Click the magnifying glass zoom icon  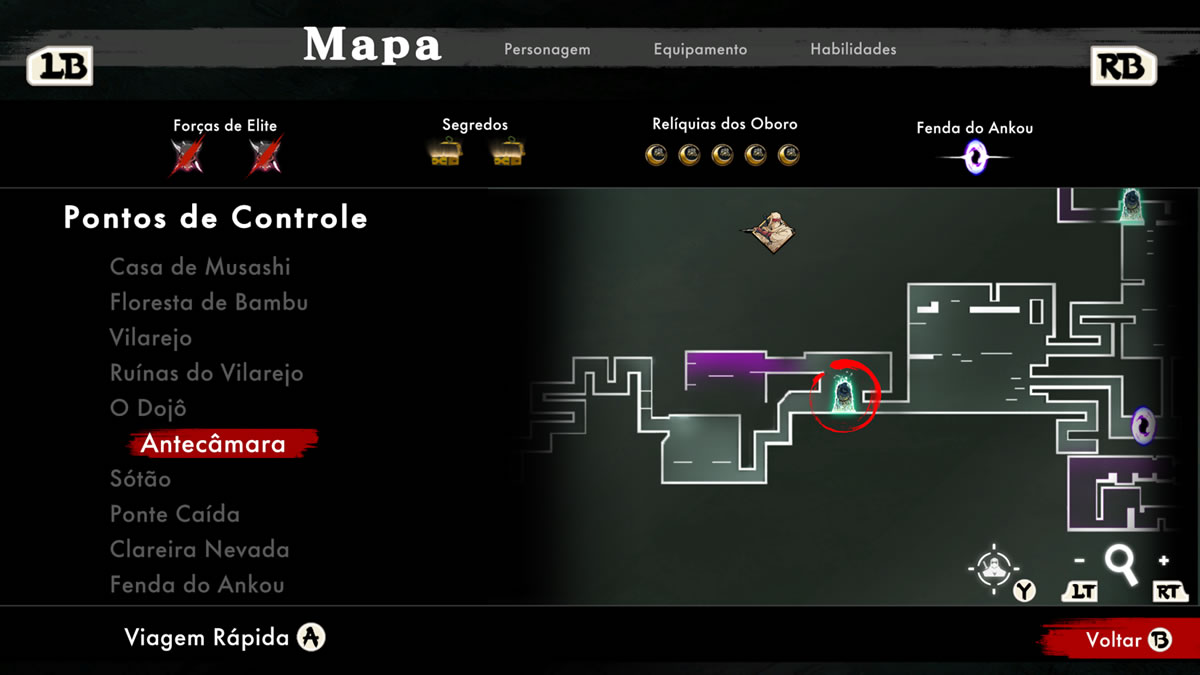click(1121, 565)
